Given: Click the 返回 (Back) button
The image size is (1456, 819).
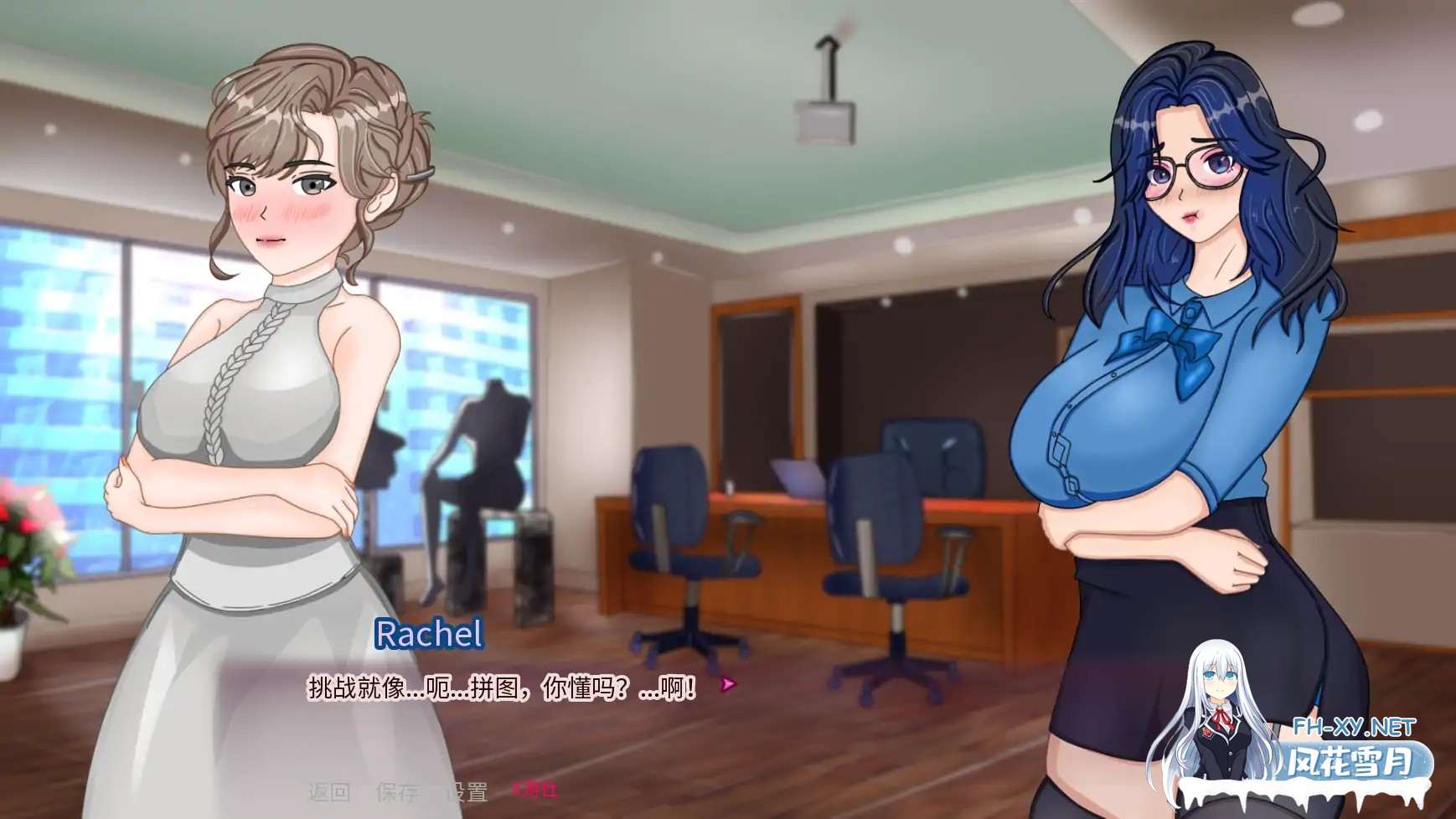Looking at the screenshot, I should tap(328, 791).
